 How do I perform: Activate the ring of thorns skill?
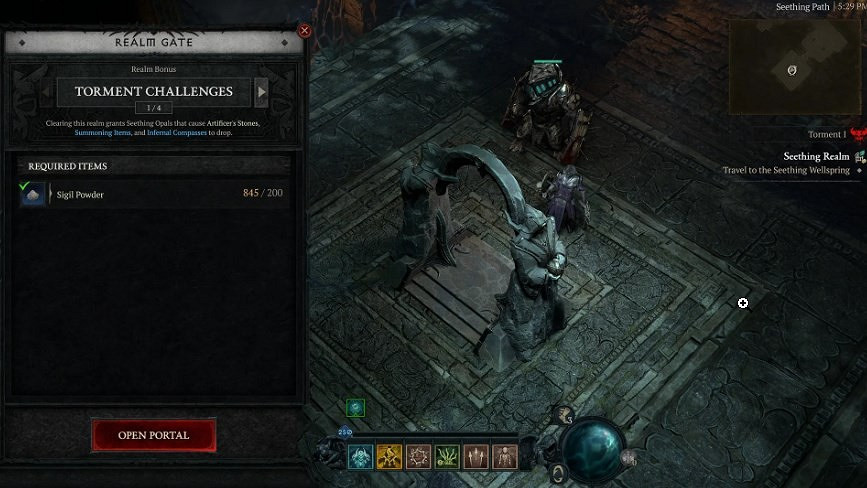418,457
